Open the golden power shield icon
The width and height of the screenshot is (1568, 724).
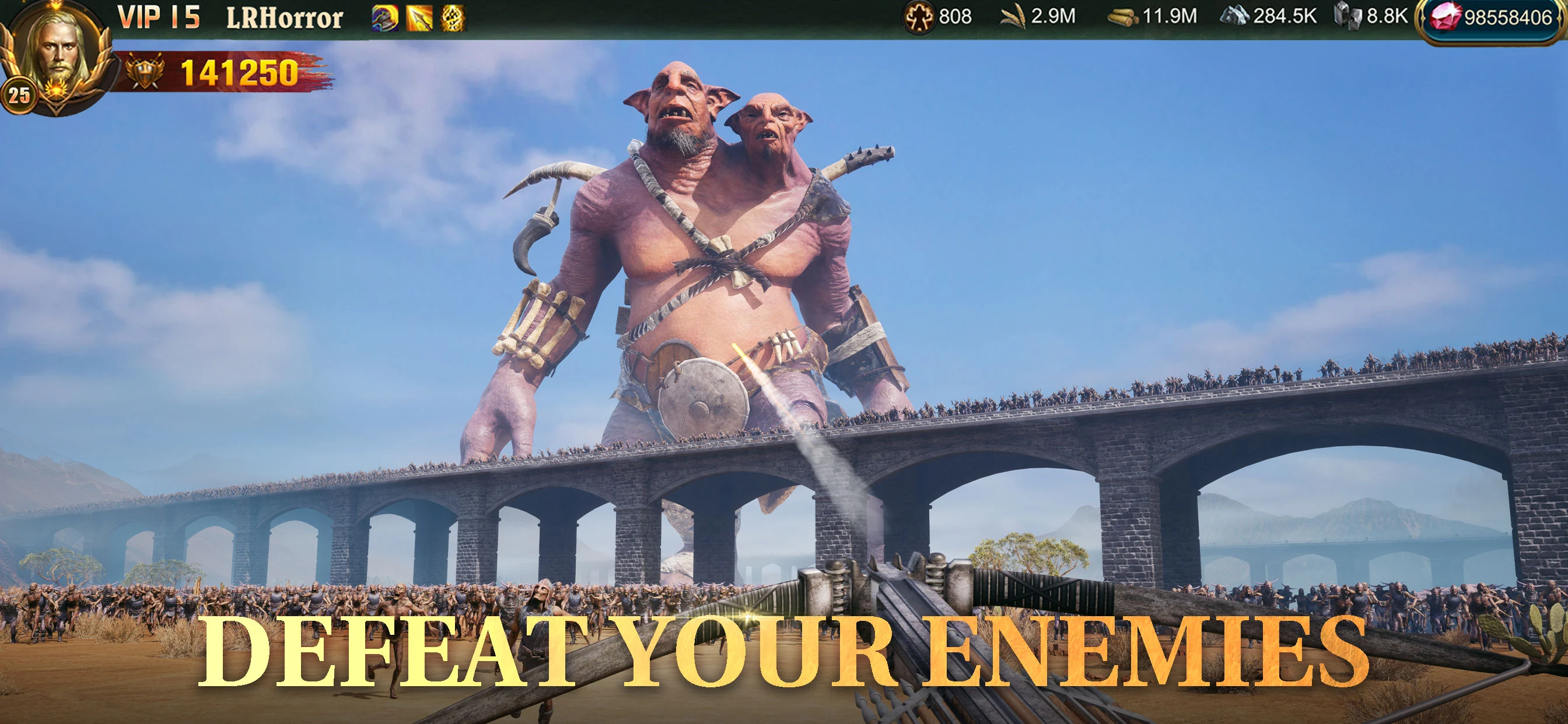pyautogui.click(x=144, y=76)
